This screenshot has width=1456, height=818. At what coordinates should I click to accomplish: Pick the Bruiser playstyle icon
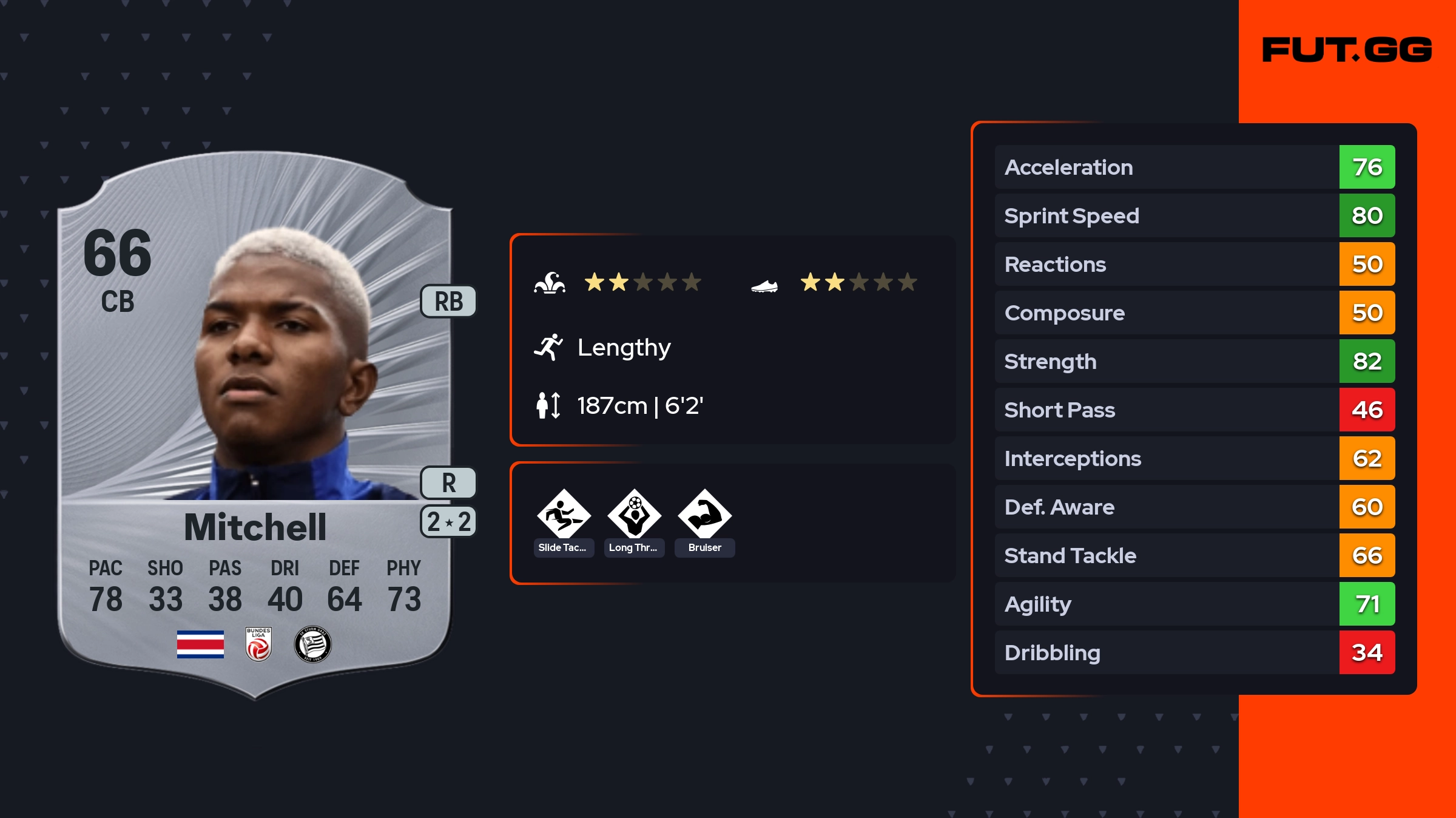tap(704, 515)
